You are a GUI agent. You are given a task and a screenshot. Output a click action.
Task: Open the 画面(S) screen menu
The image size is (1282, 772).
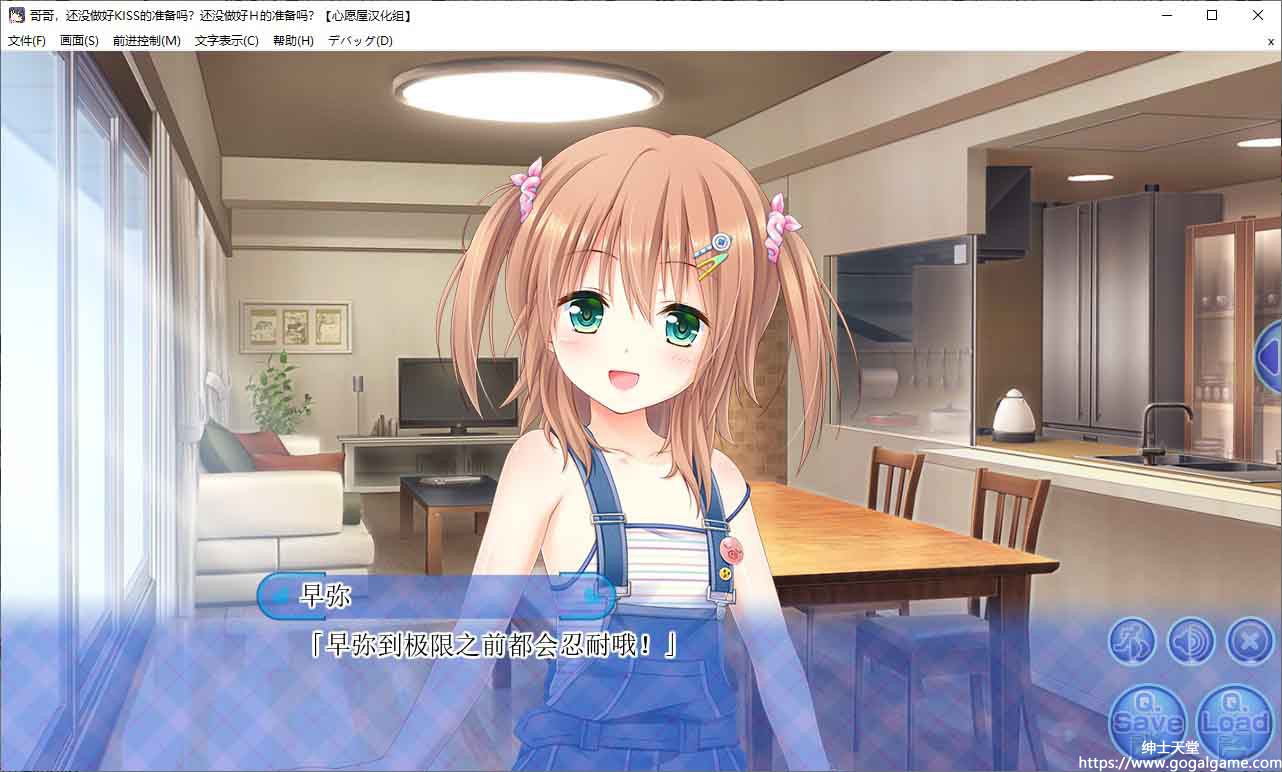point(79,41)
